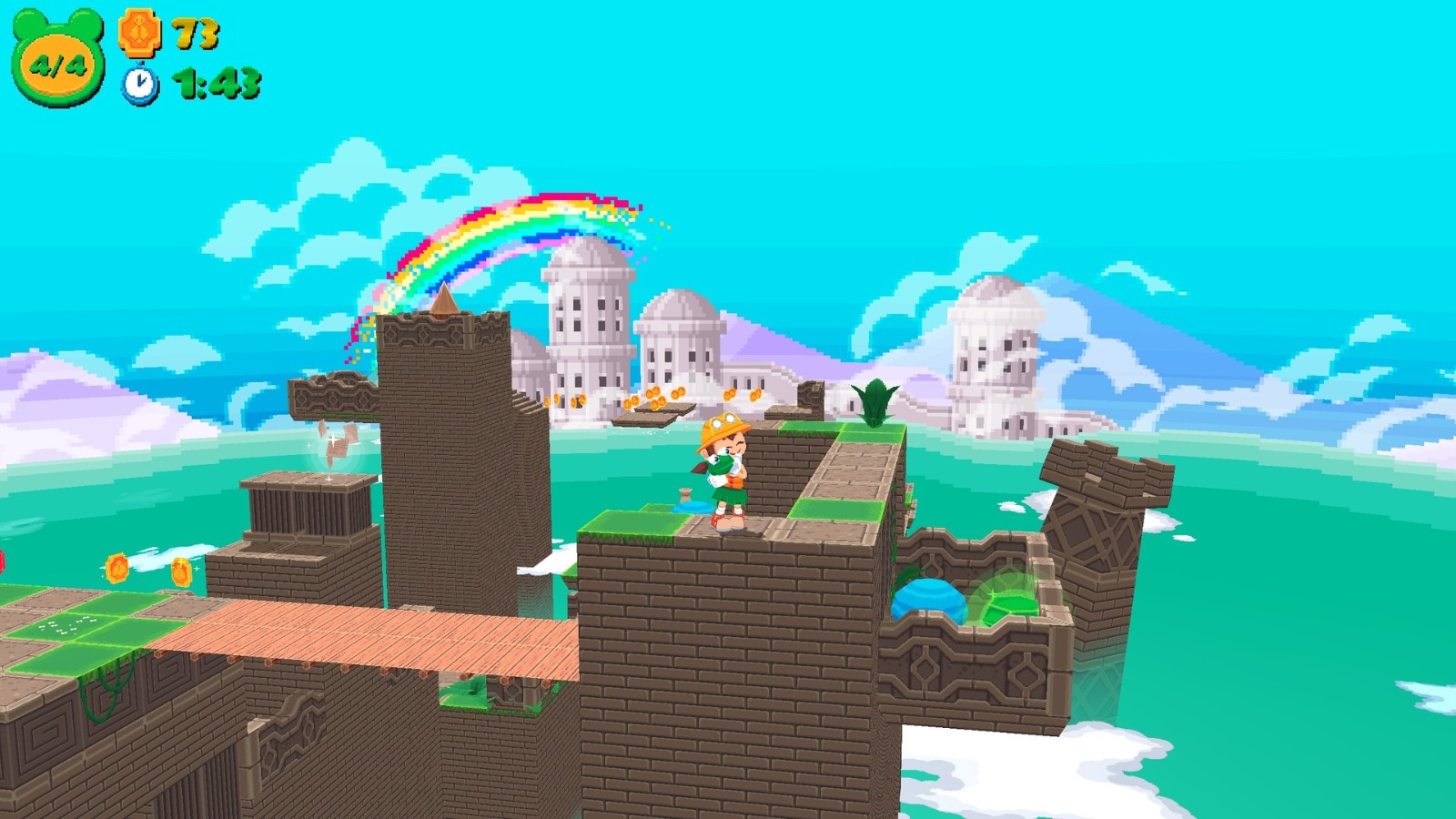Select the green frog held by the character
The width and height of the screenshot is (1456, 819).
[722, 466]
